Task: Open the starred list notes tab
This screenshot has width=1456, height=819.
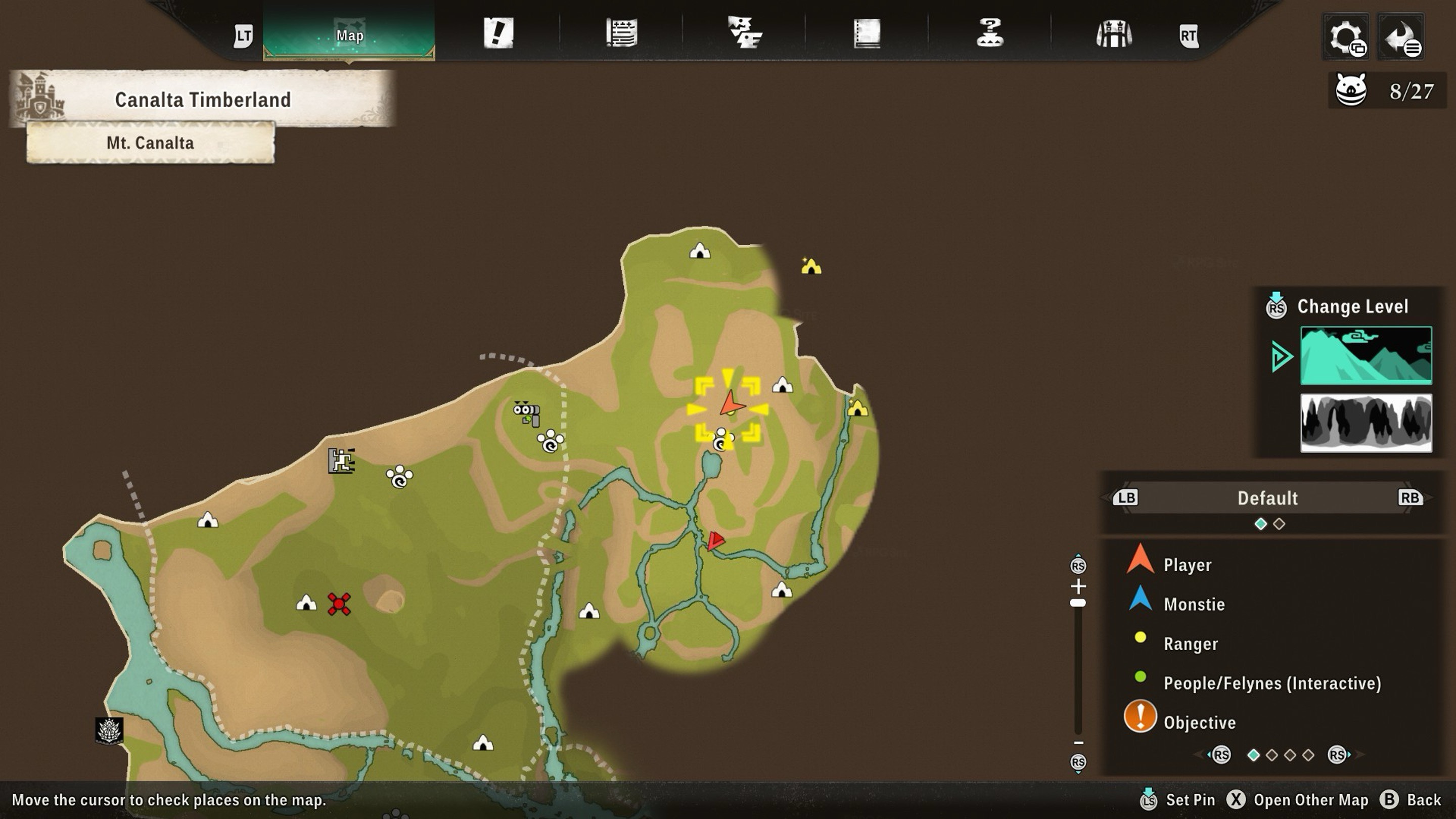Action: pyautogui.click(x=622, y=33)
